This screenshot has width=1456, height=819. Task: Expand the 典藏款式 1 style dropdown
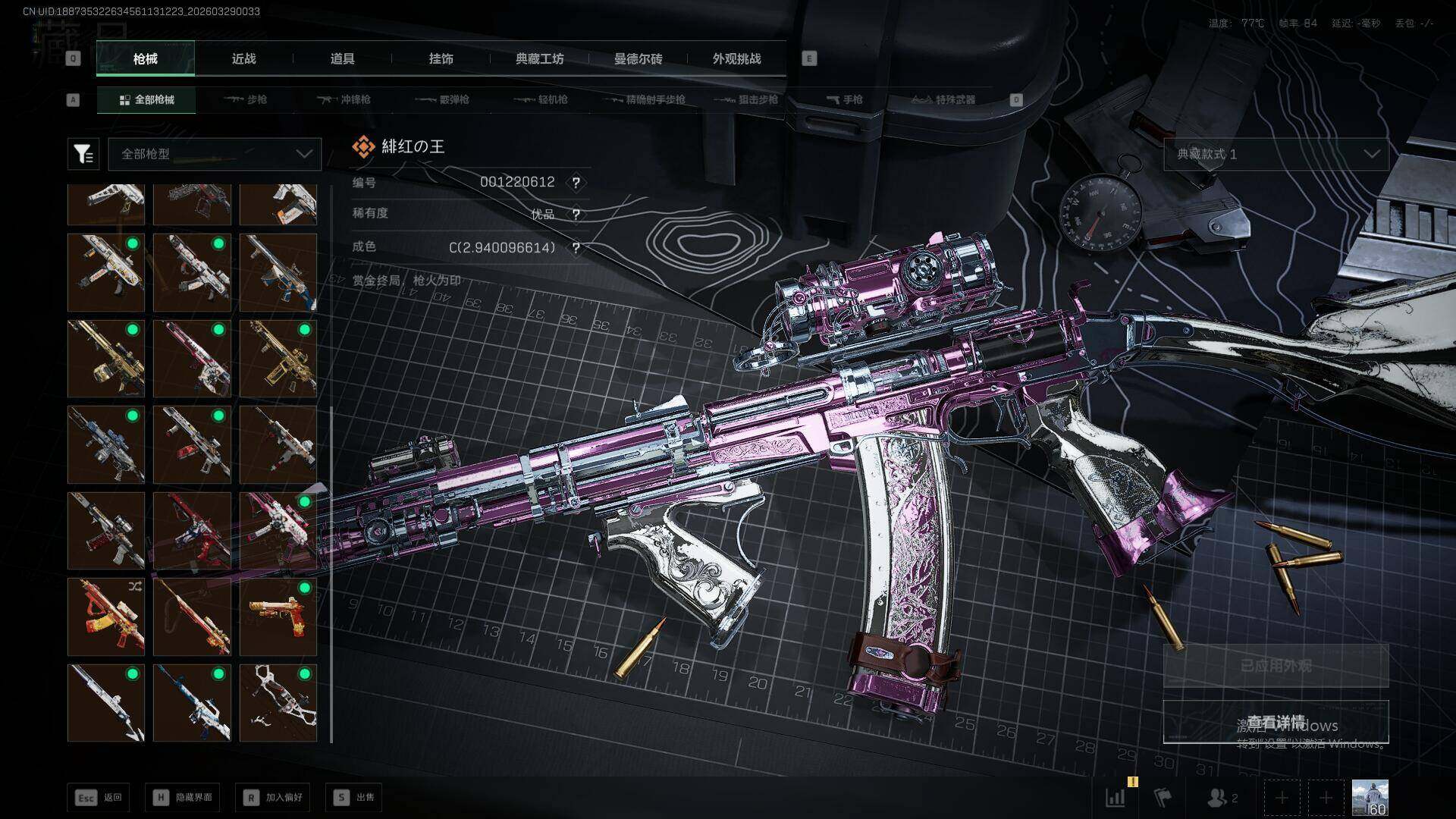pos(1276,154)
